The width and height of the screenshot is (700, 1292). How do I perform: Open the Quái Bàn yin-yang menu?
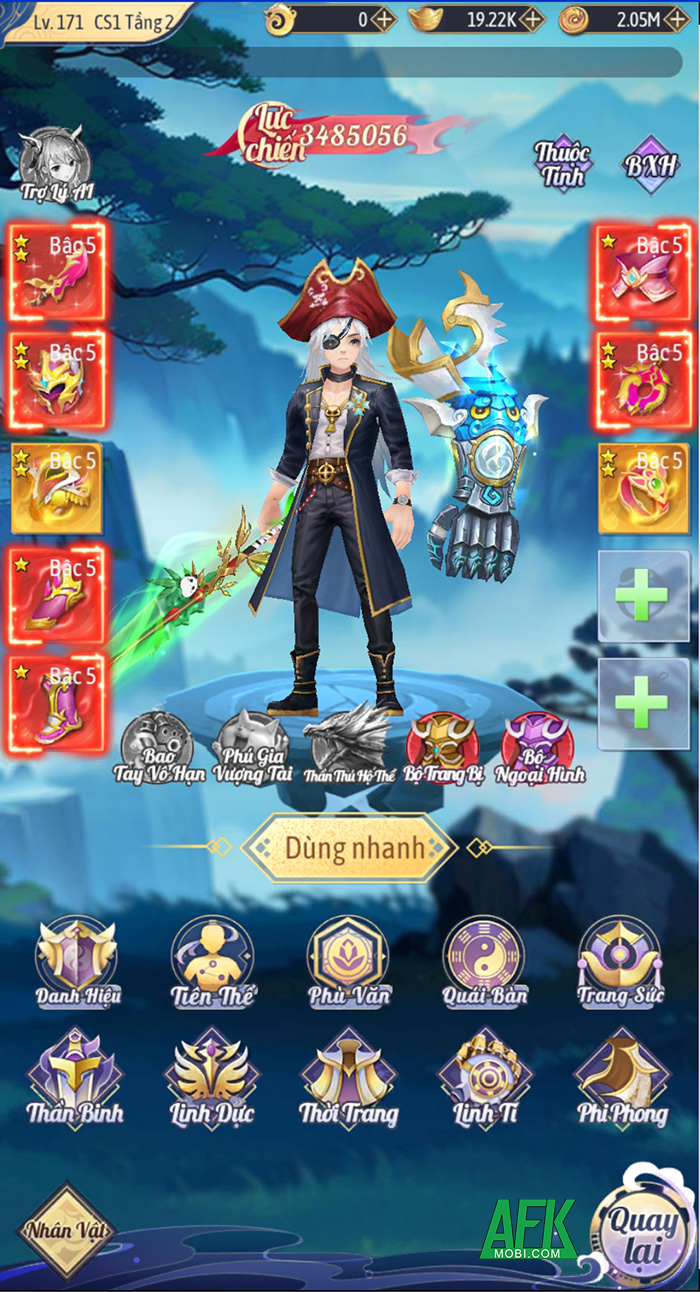[484, 964]
